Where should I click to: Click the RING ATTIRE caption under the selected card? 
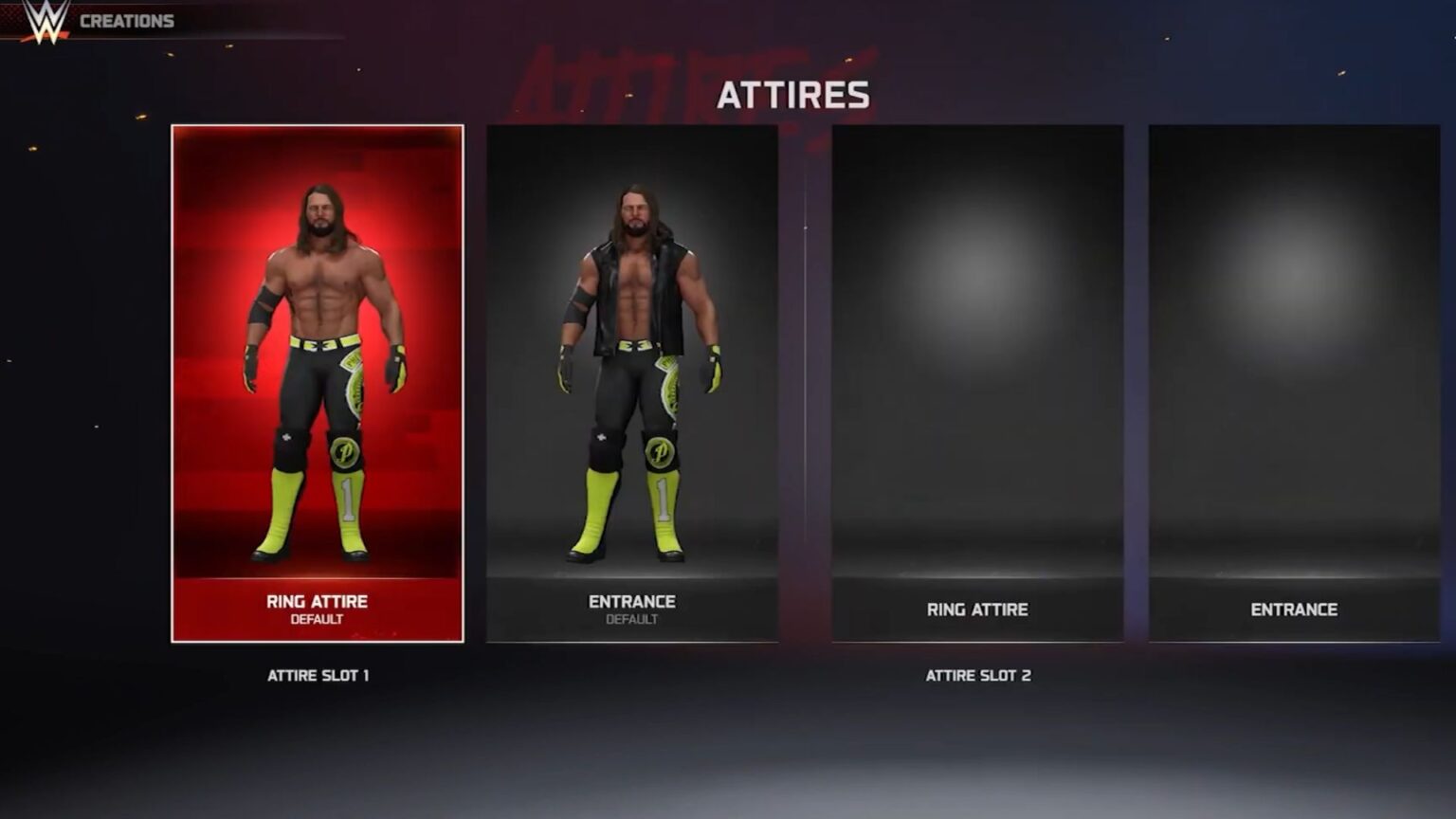(x=317, y=601)
